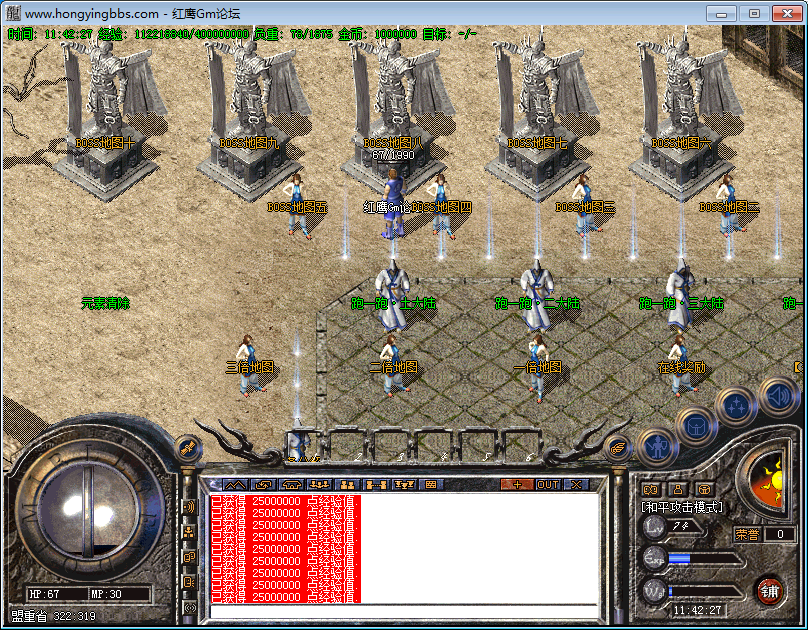Click the OUT button above the chat
The height and width of the screenshot is (630, 808).
pyautogui.click(x=548, y=484)
